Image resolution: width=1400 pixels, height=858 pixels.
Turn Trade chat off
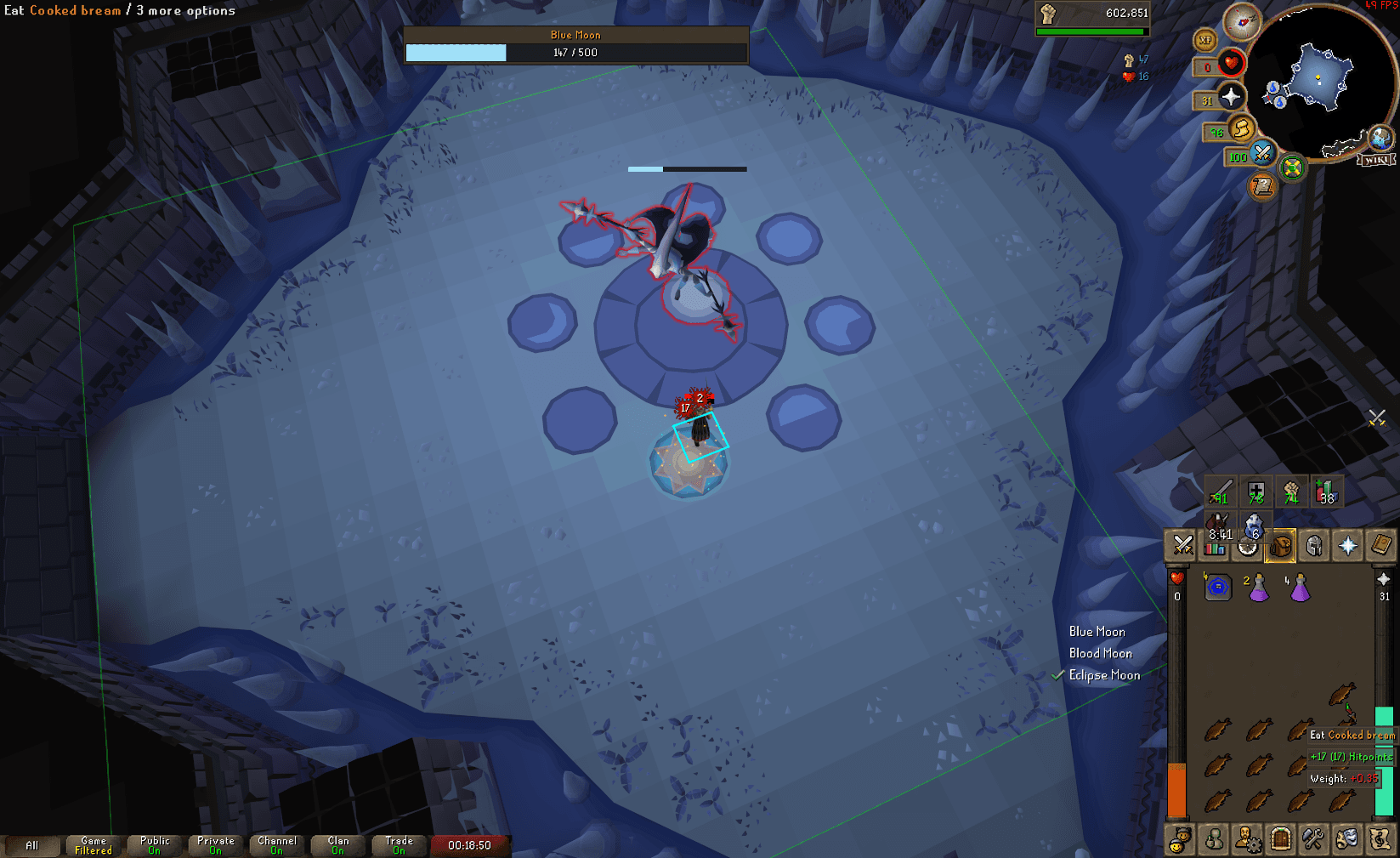click(x=398, y=845)
